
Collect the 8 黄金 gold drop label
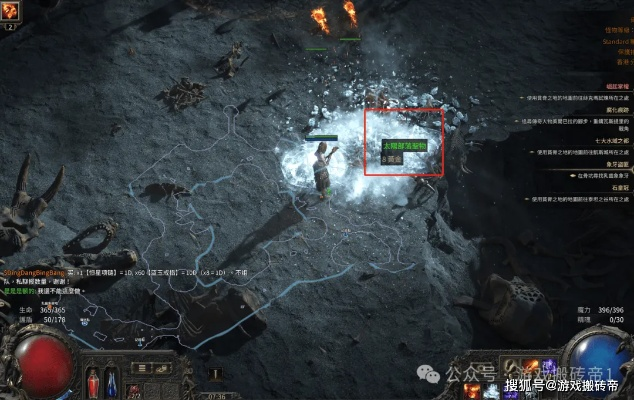pyautogui.click(x=390, y=158)
